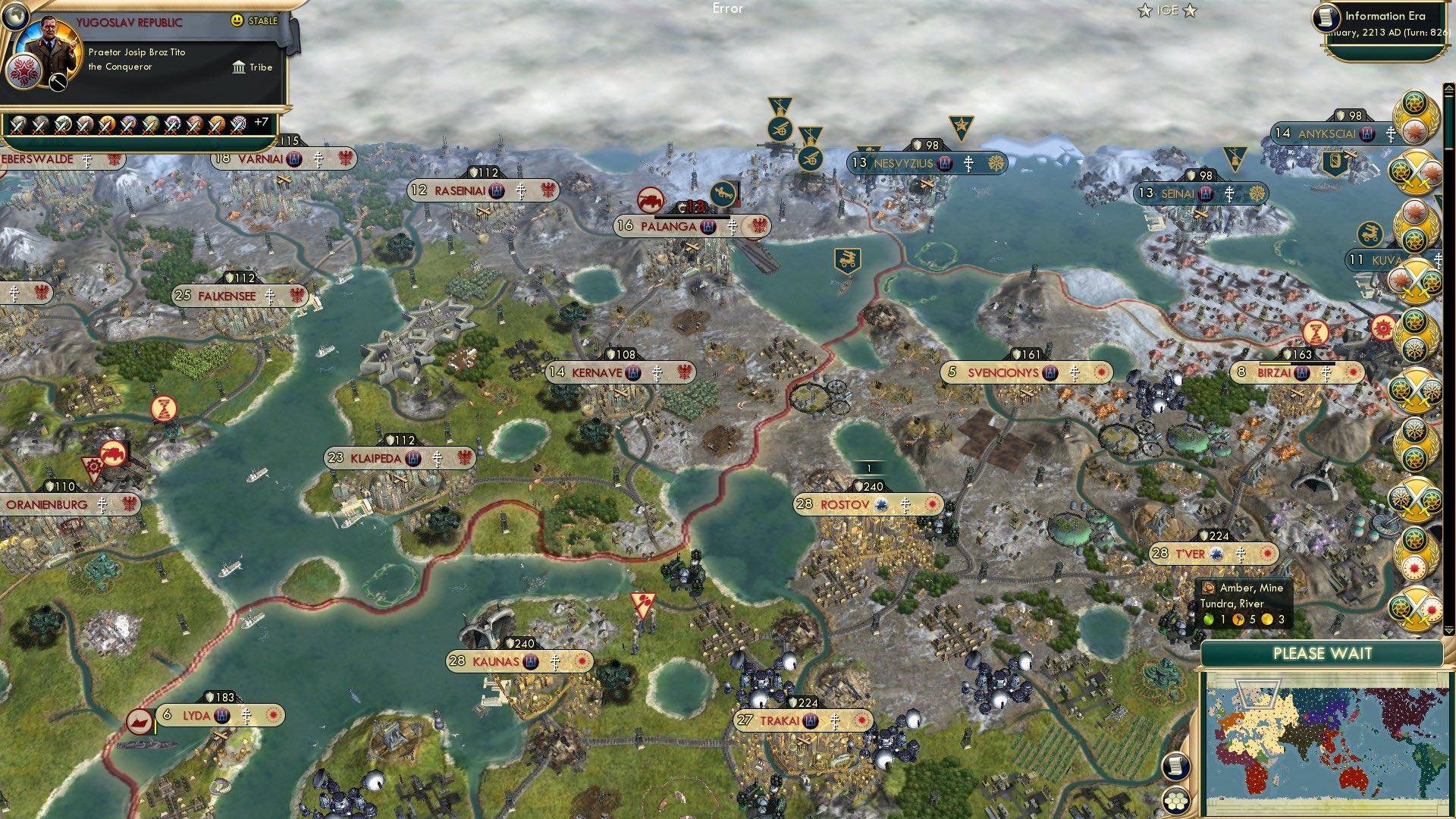Expand minimap options with the small green arrow

[1448, 629]
